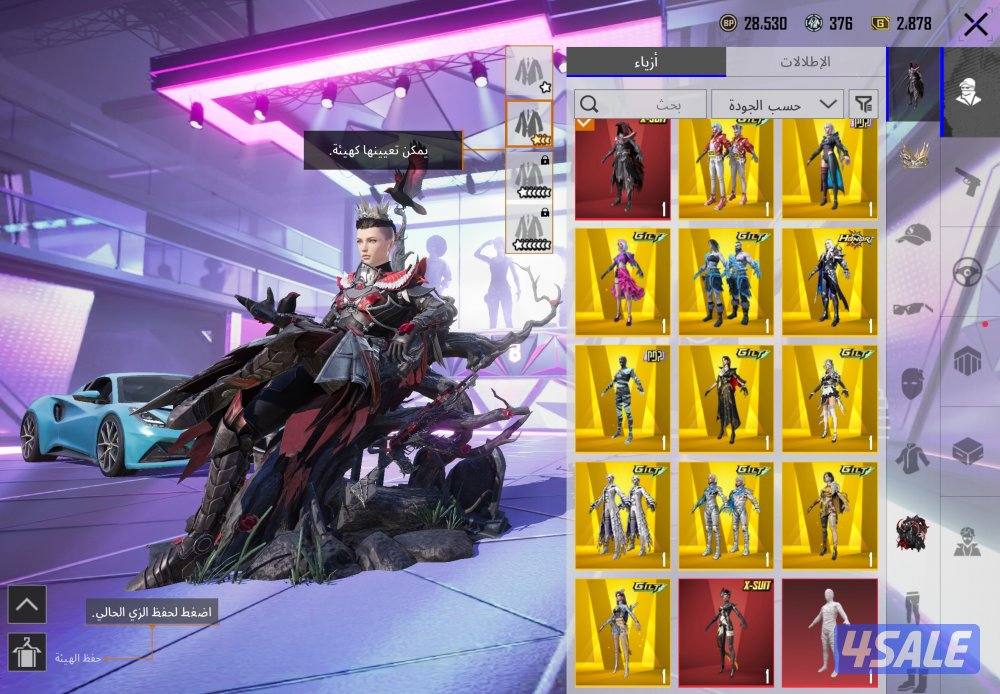Viewport: 1000px width, 694px height.
Task: Switch to the الإطلالات tab
Action: click(x=804, y=62)
